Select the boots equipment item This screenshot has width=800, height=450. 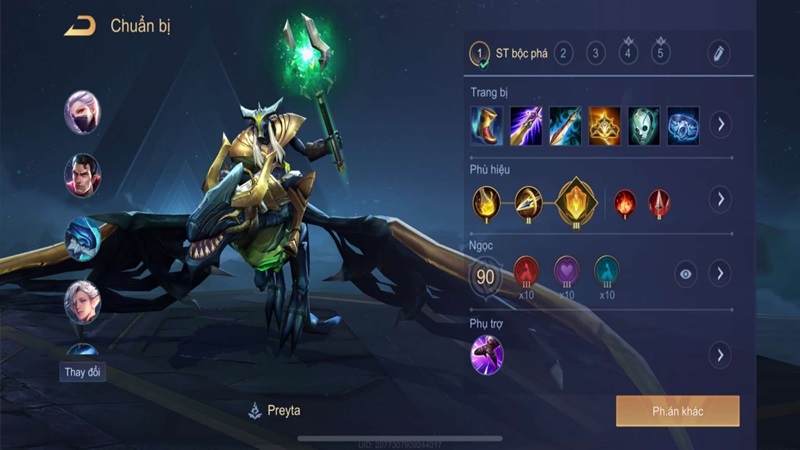tap(487, 125)
